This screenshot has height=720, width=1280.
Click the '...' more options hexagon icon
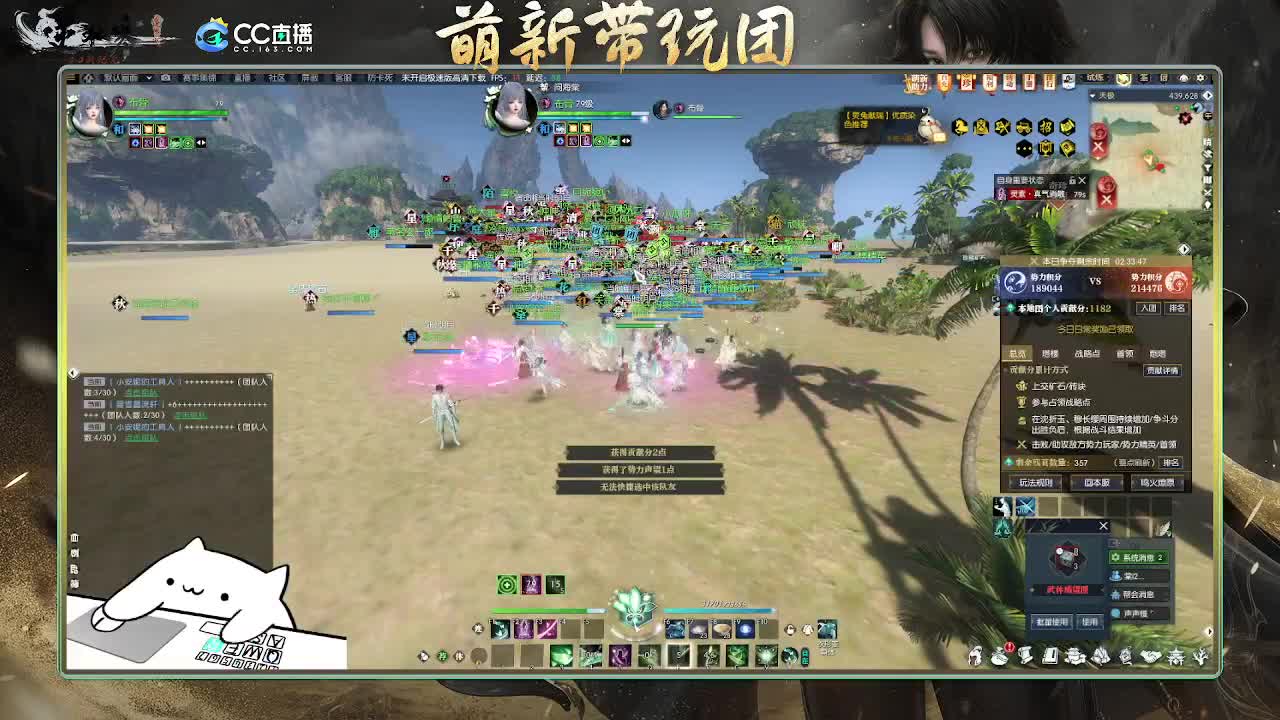(1024, 148)
